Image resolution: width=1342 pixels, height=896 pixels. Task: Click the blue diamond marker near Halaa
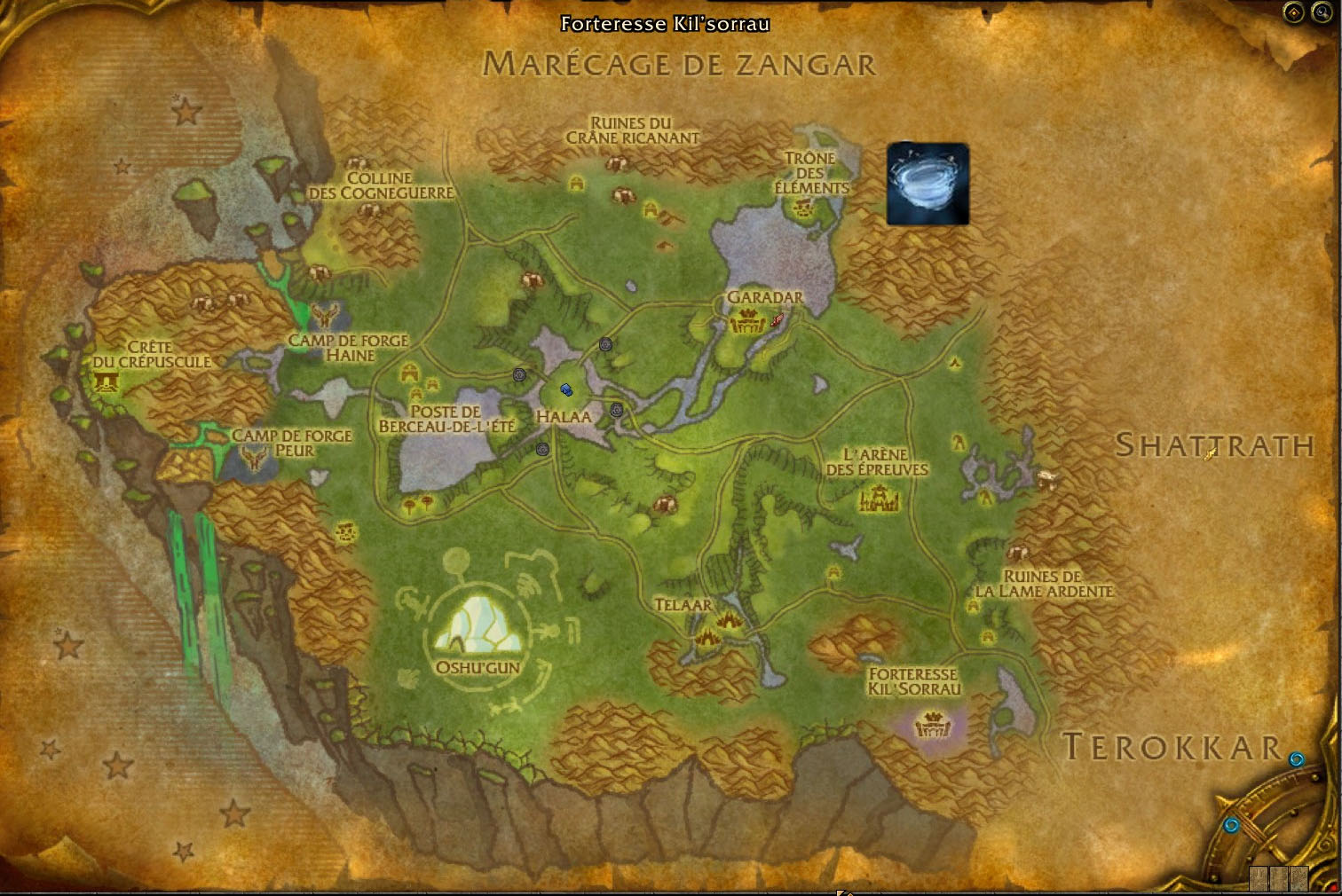click(x=565, y=389)
